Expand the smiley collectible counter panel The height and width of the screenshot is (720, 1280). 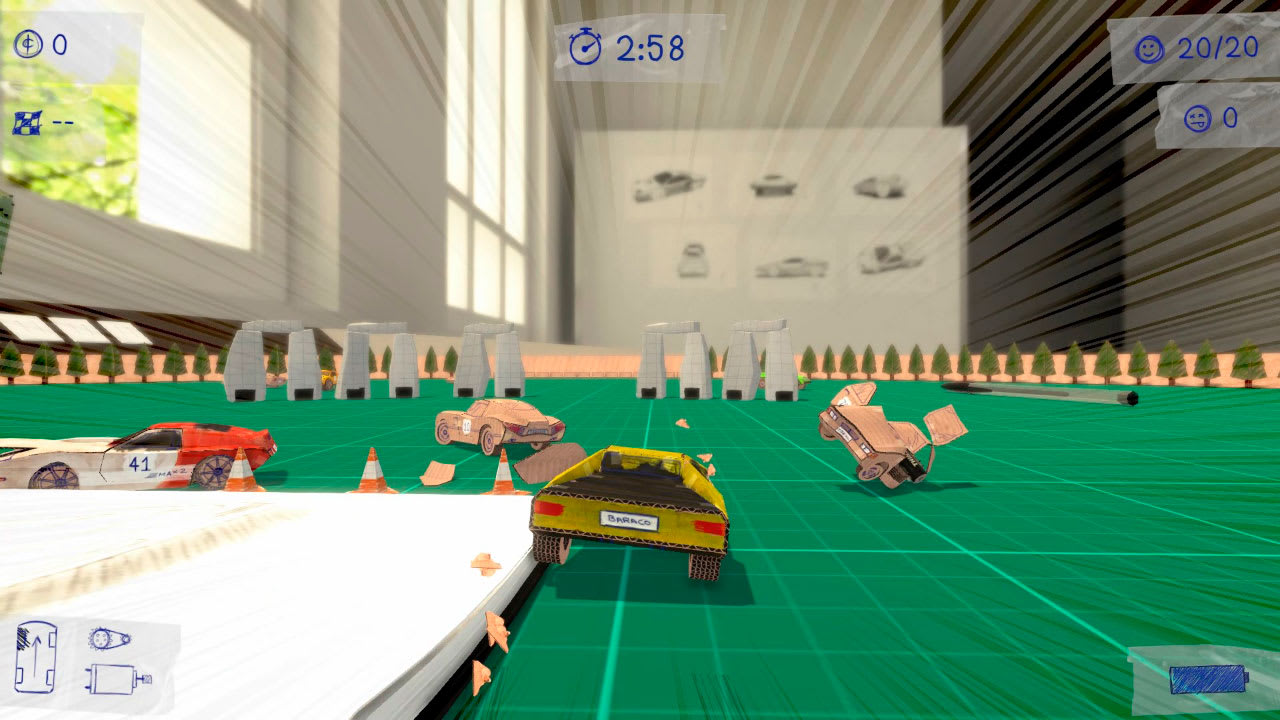(1180, 46)
